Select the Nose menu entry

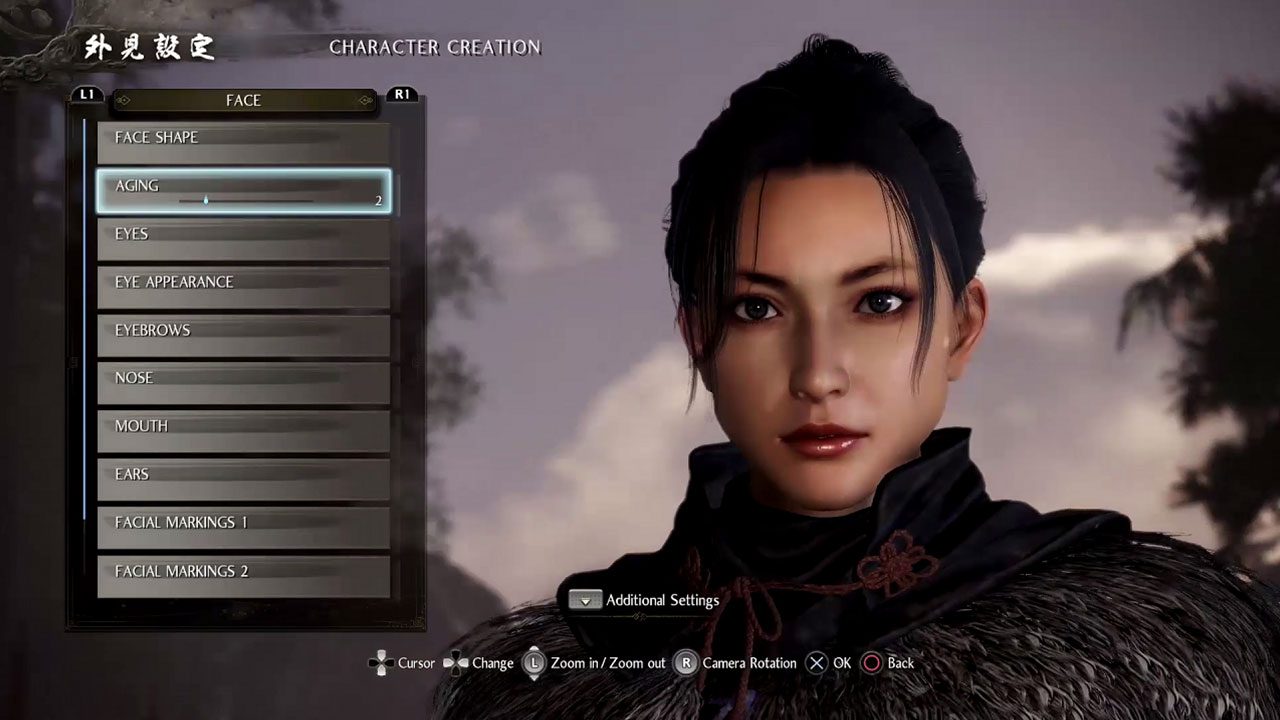[243, 383]
